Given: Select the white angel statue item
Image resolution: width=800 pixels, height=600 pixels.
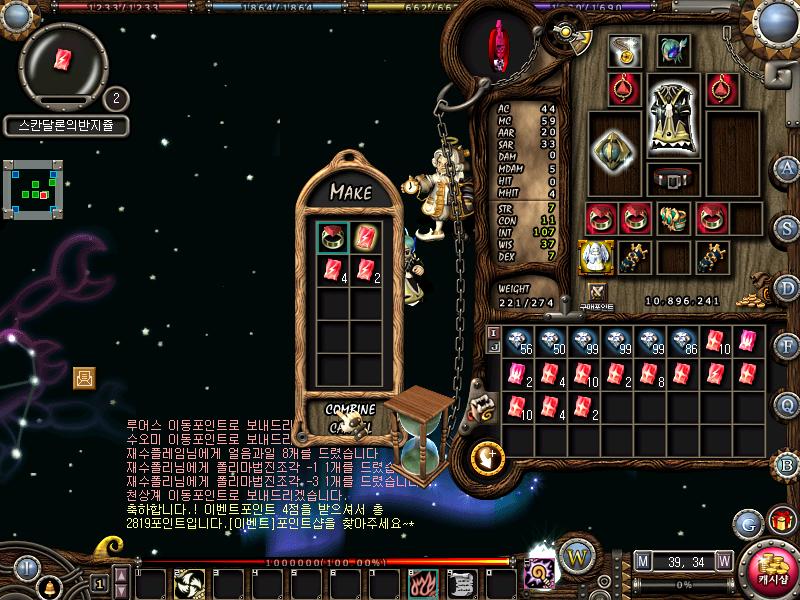Looking at the screenshot, I should click(595, 256).
